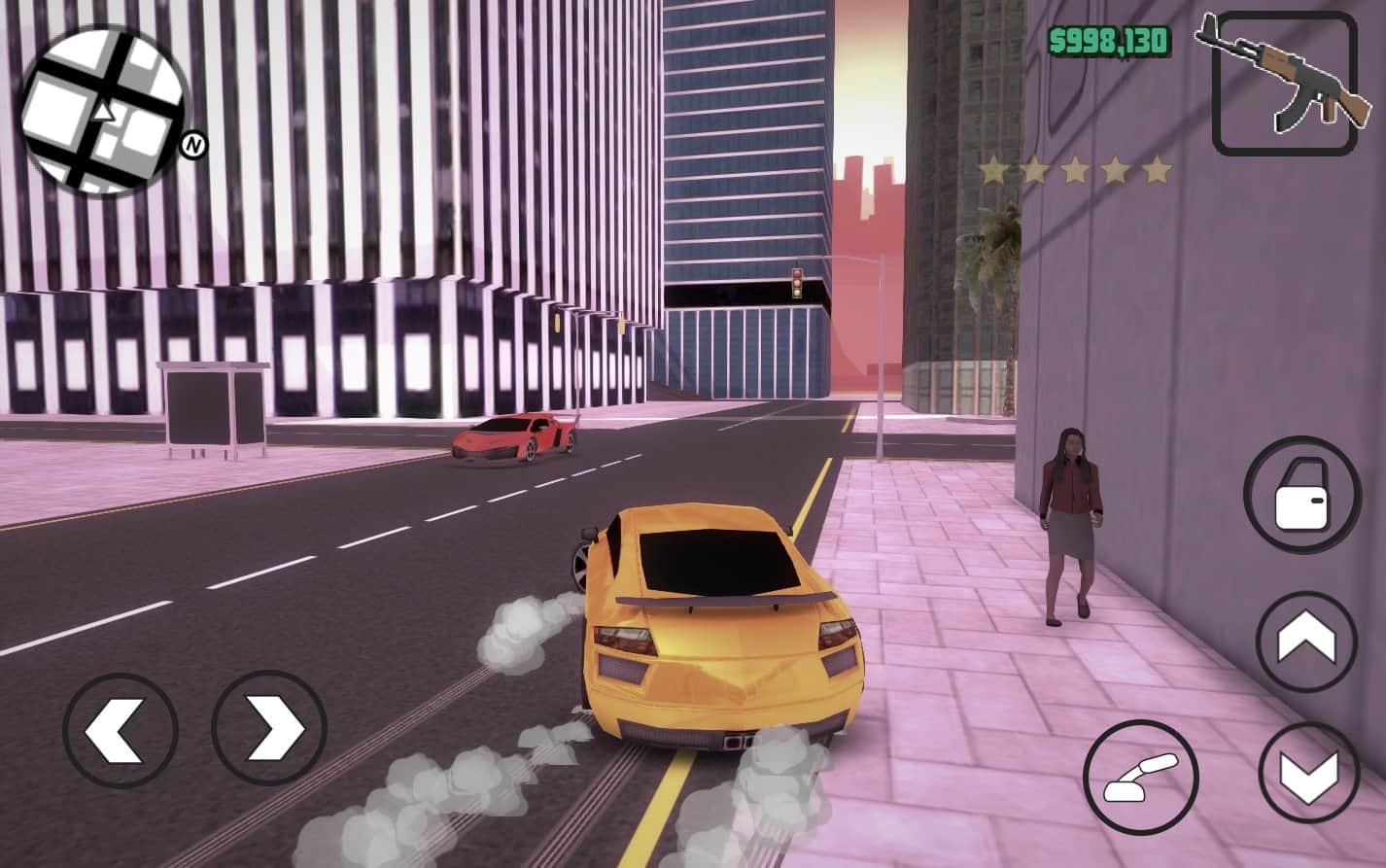Steer left with the left arrow button
Viewport: 1386px width, 868px height.
click(x=120, y=729)
